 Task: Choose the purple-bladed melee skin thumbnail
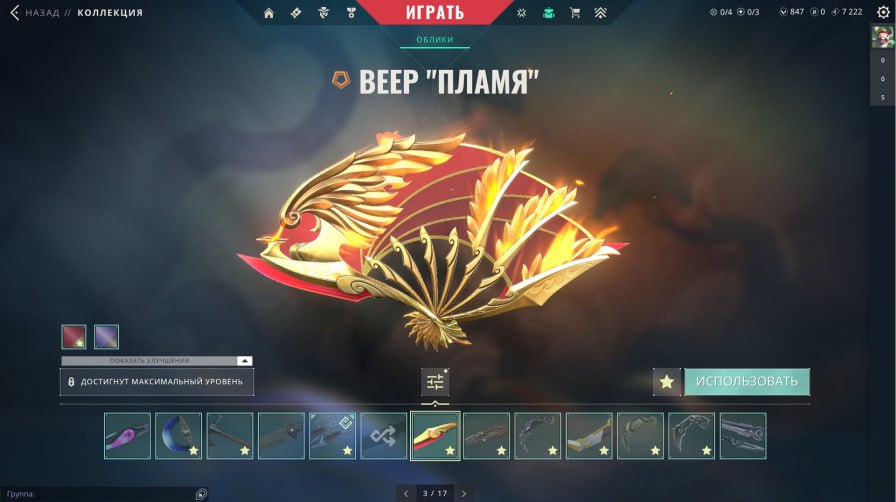[127, 436]
